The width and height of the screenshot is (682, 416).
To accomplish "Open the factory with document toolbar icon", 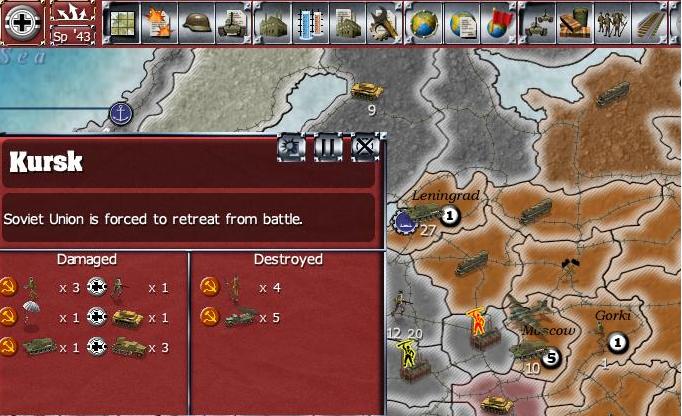I will (346, 20).
